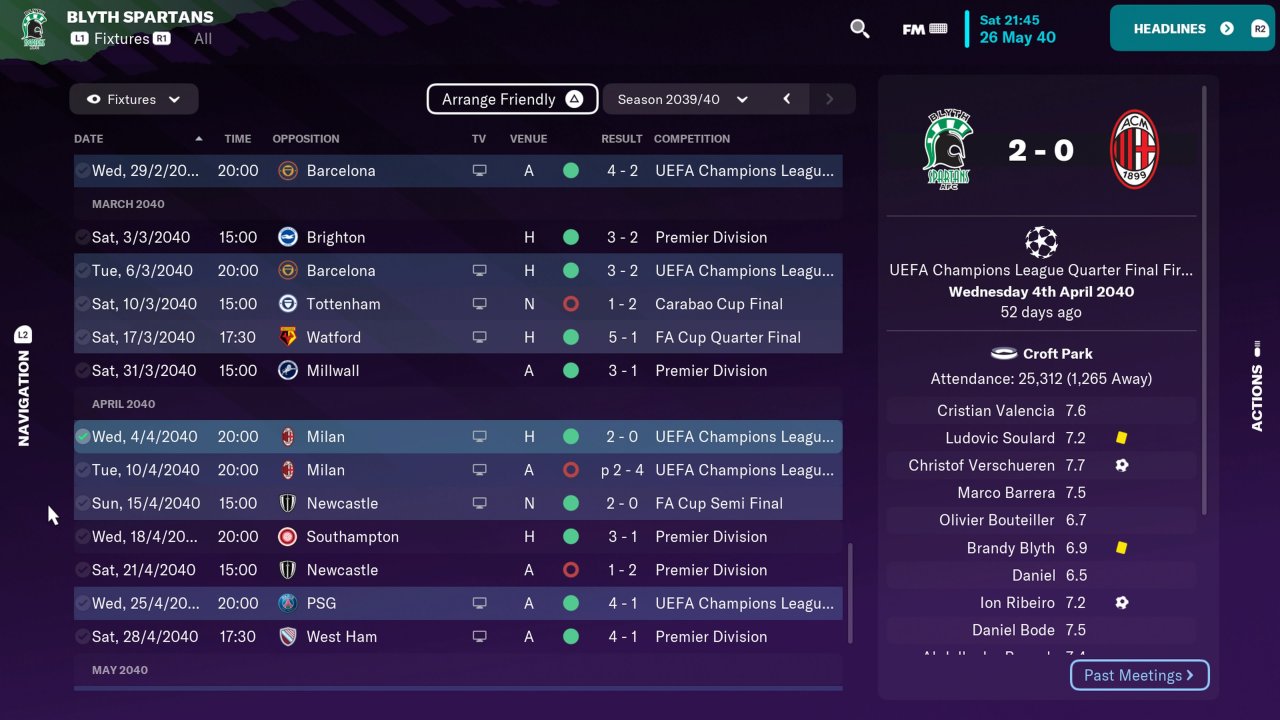
Task: Open Cristian Valencia's player entry
Action: 995,410
